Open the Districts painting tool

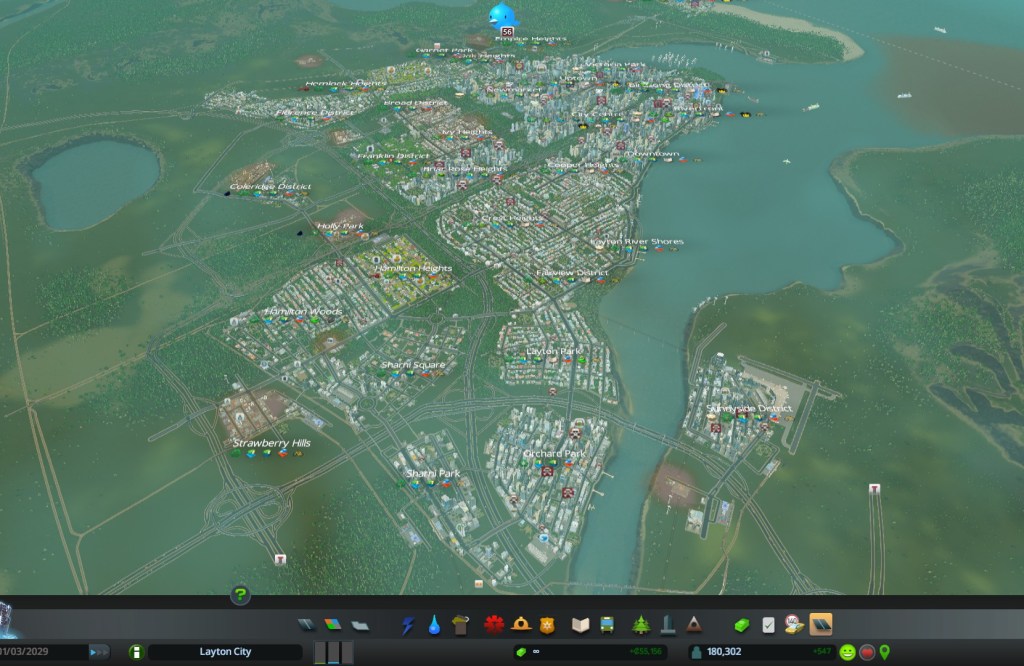359,626
